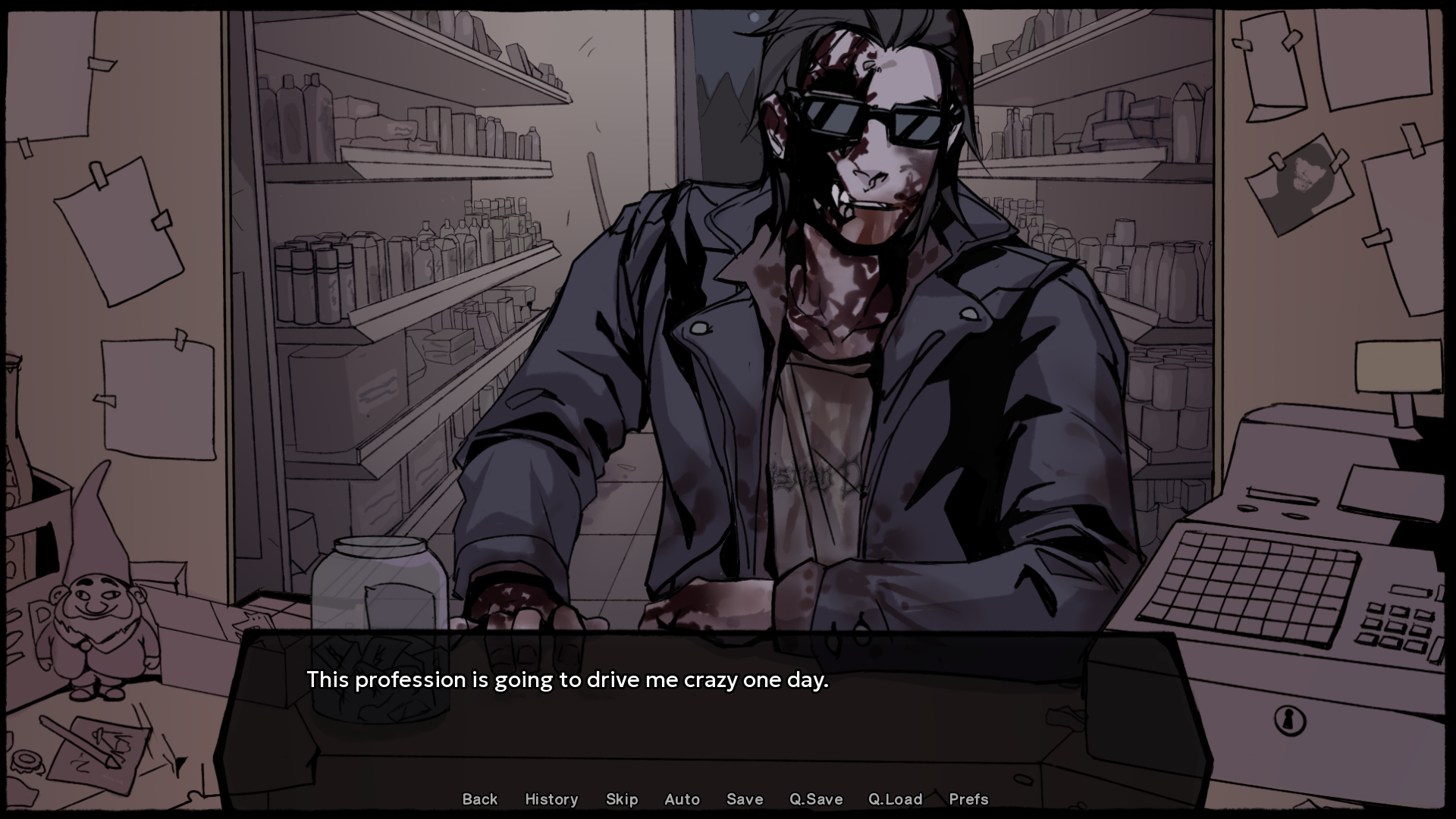Open the Prefs settings screen
The image size is (1456, 819).
point(968,799)
